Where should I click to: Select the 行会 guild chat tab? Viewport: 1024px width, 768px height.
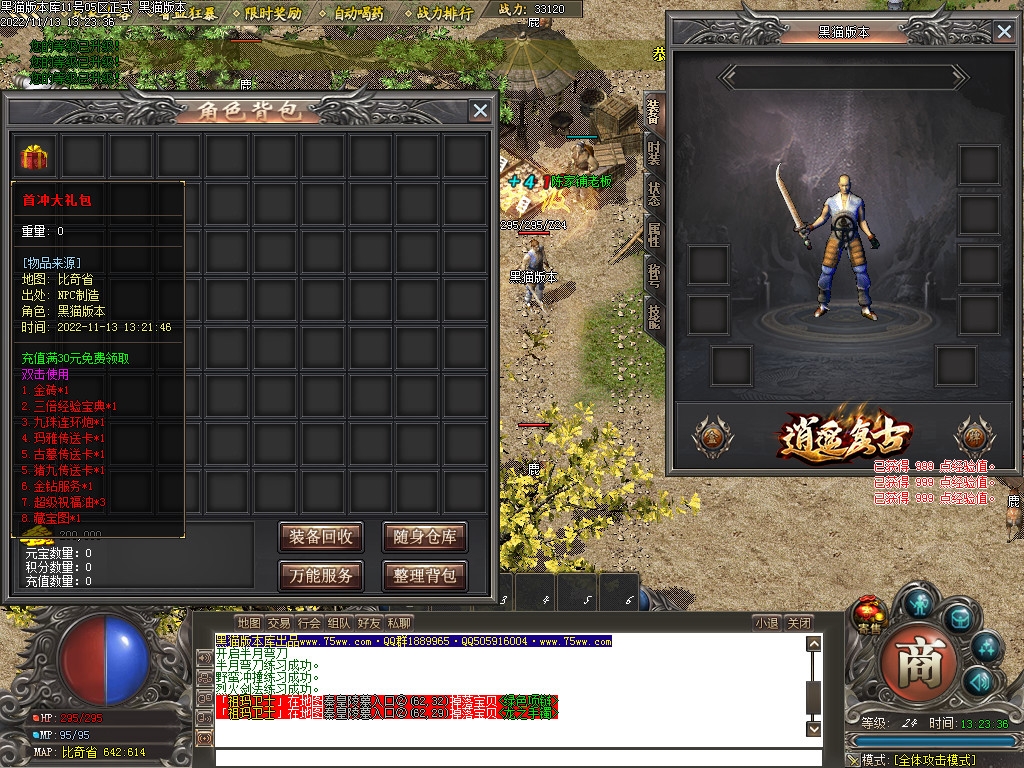309,623
